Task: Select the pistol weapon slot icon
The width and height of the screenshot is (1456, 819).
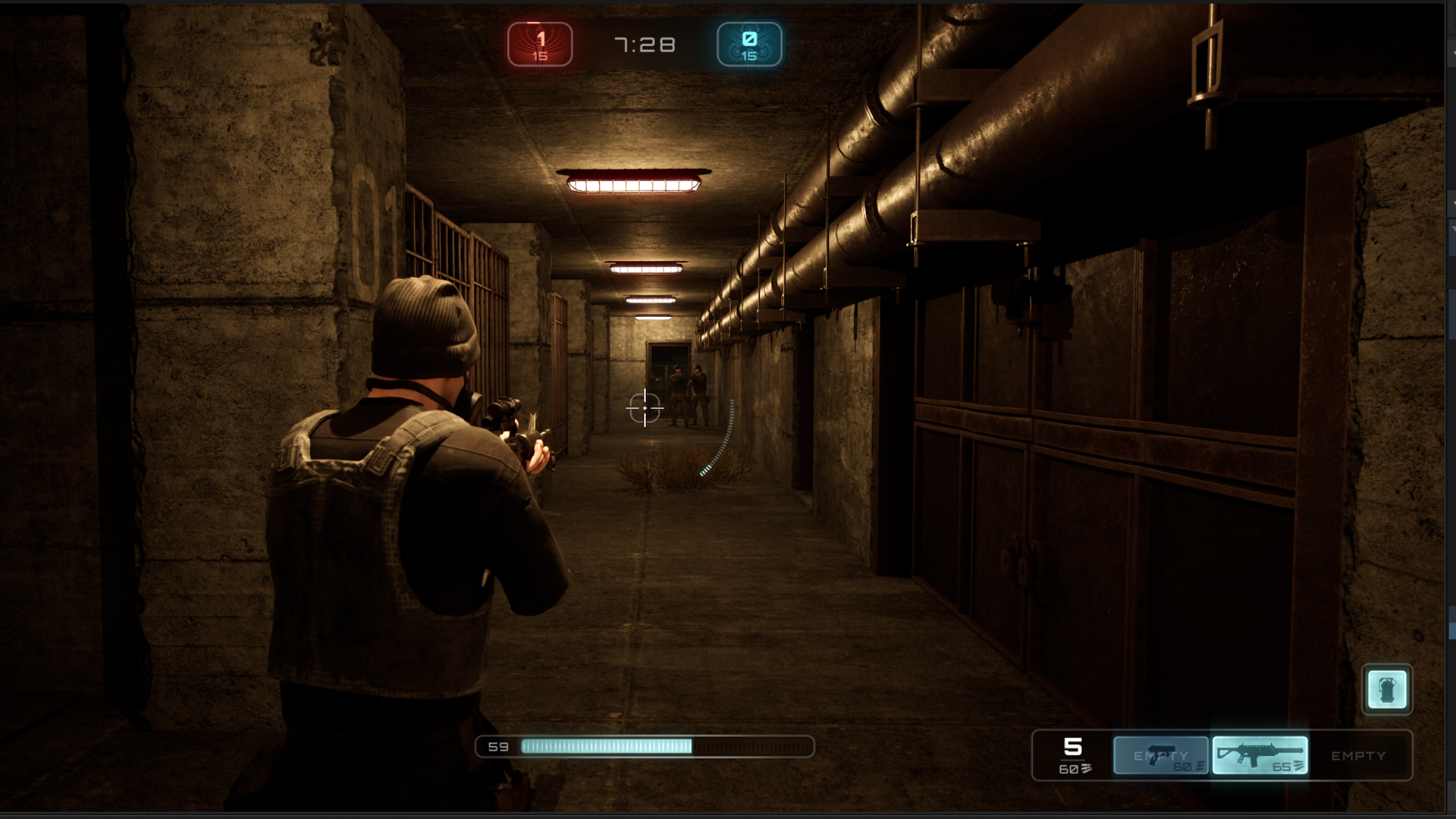Action: point(1160,755)
